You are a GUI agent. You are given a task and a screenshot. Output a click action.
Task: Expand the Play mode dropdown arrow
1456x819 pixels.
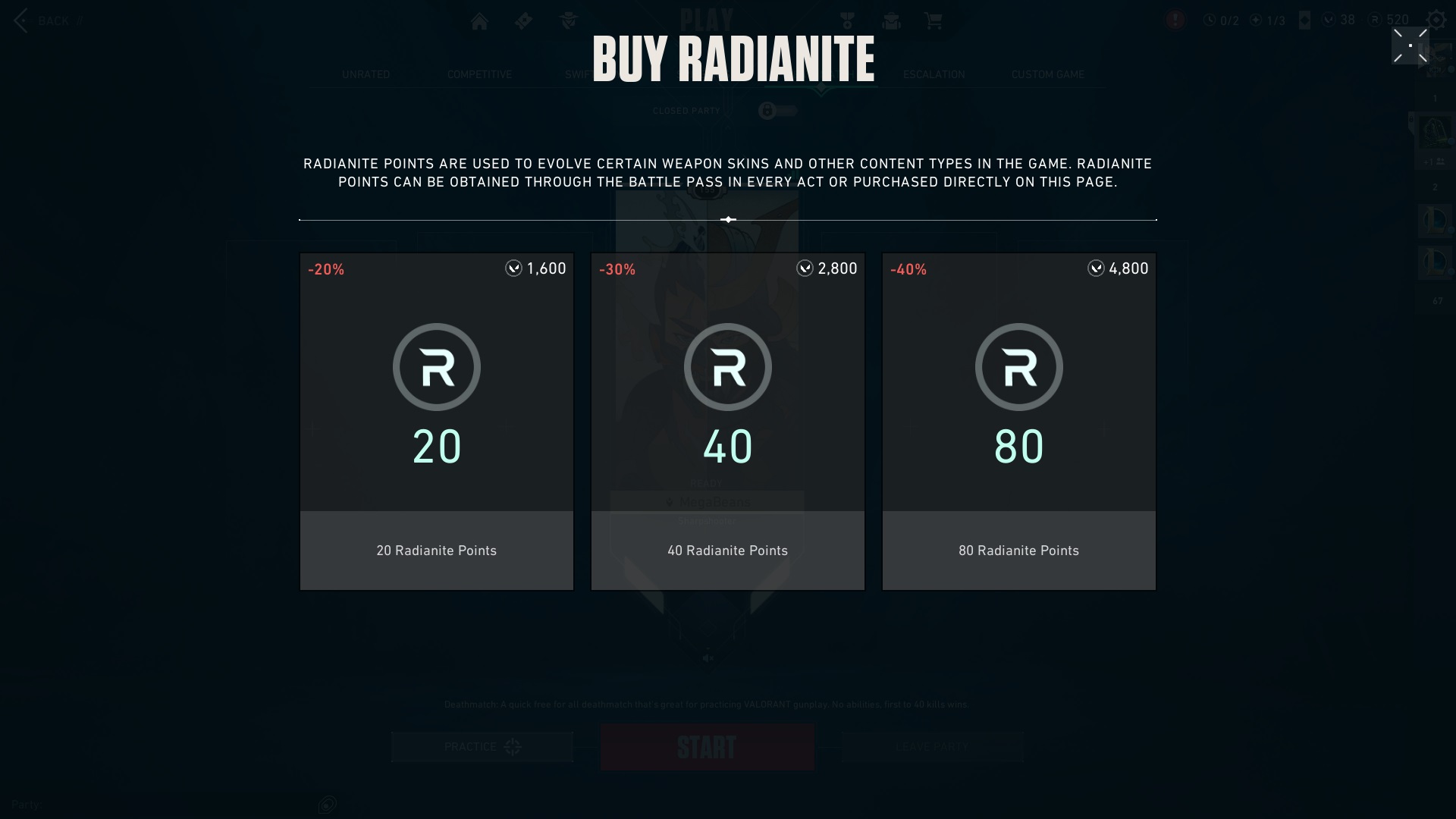821,89
